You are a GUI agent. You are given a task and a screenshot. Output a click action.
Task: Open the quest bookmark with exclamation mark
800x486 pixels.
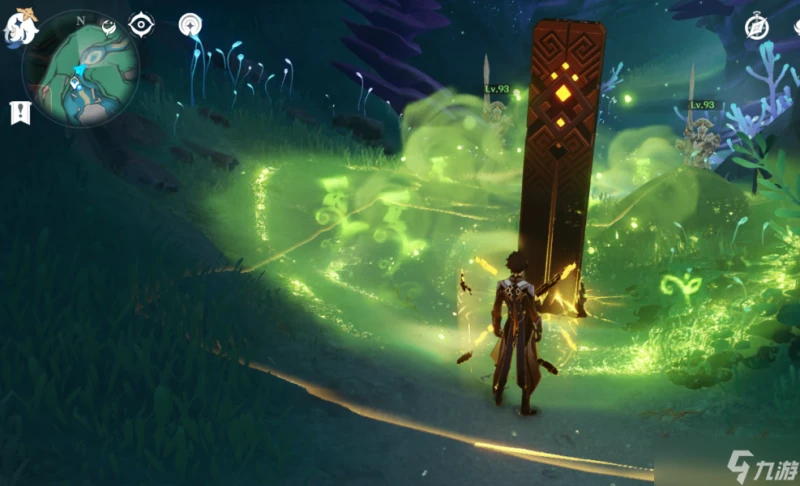19,112
